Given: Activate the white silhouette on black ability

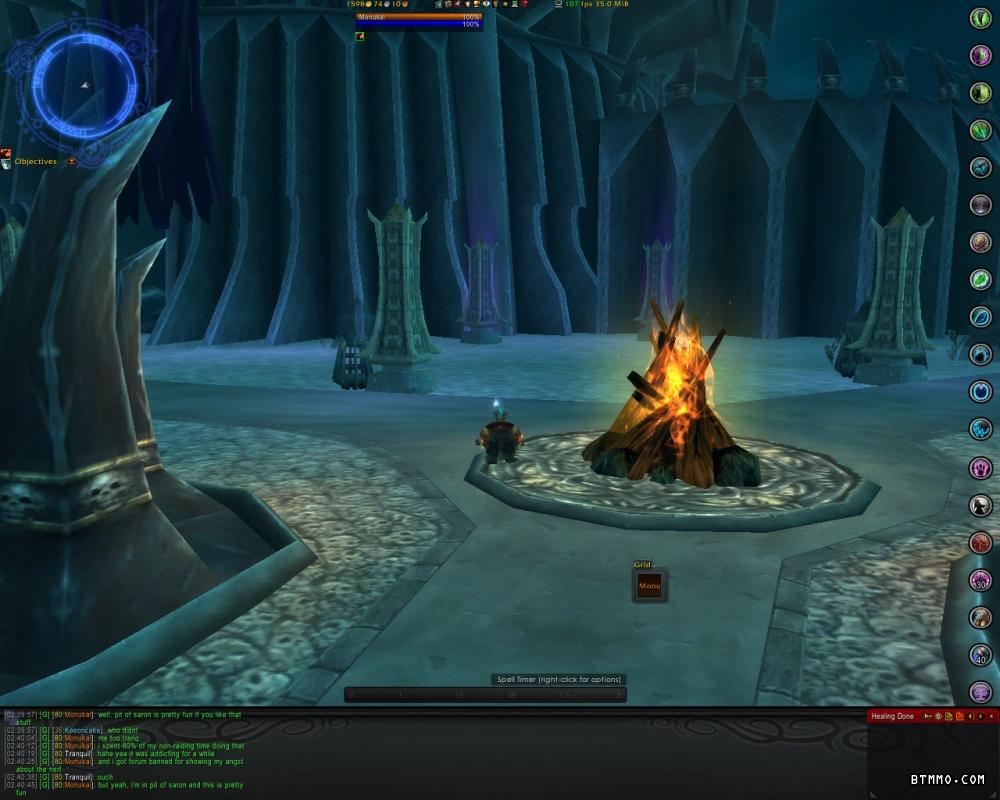Looking at the screenshot, I should (980, 505).
